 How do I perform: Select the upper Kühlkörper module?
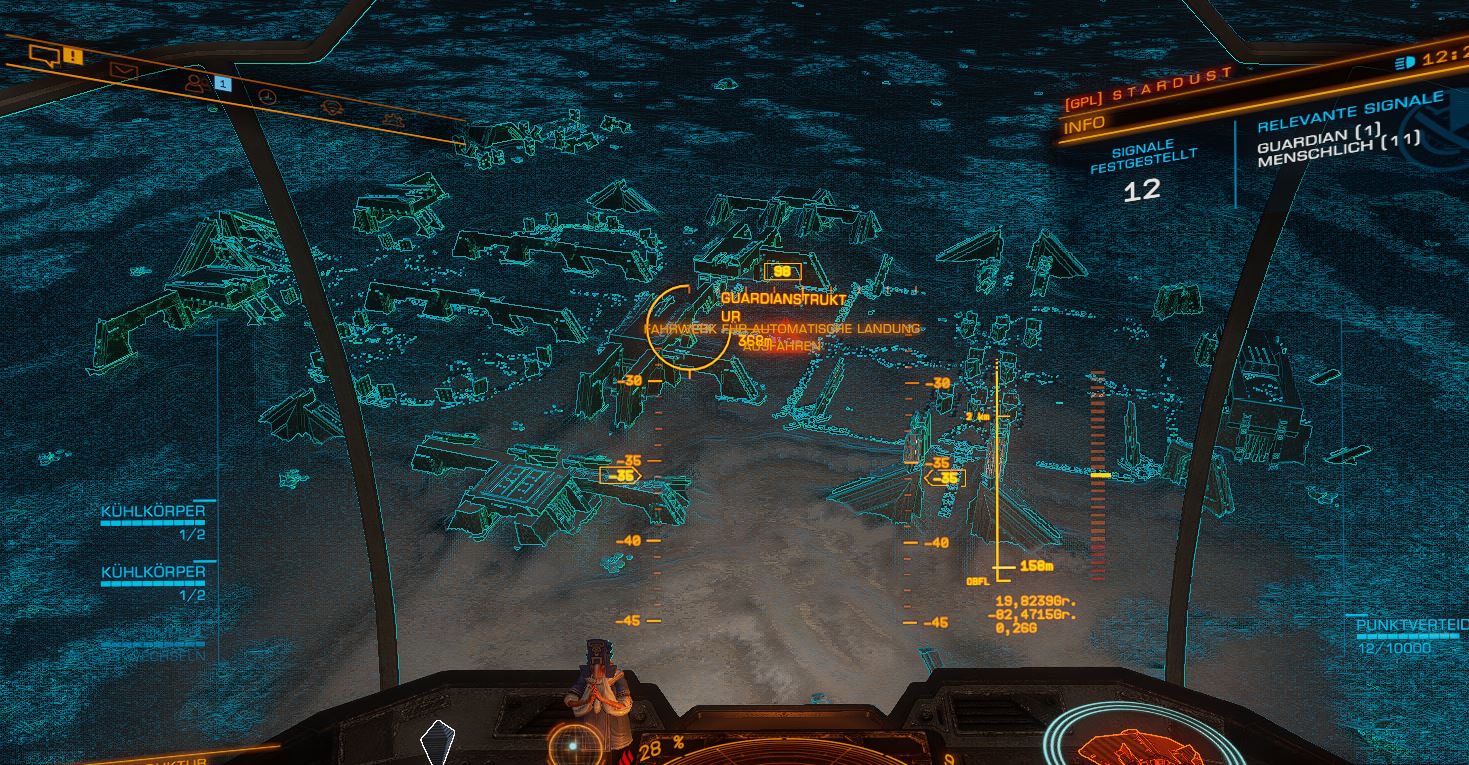[153, 512]
